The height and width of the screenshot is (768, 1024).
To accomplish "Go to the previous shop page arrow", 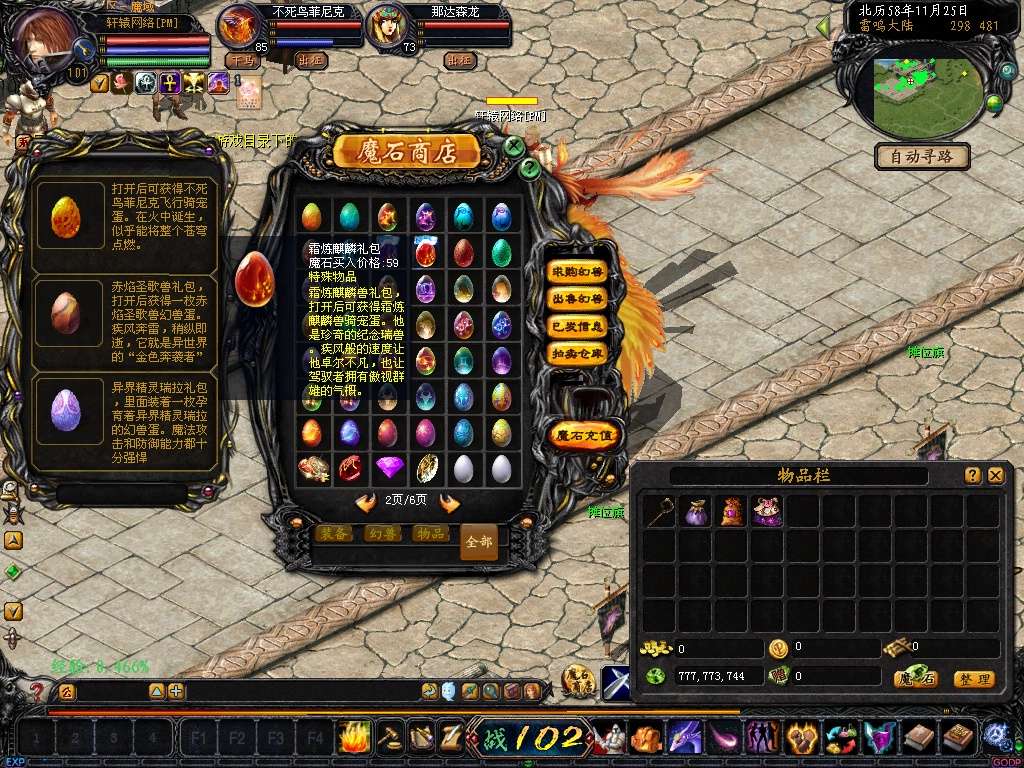I will pos(366,502).
